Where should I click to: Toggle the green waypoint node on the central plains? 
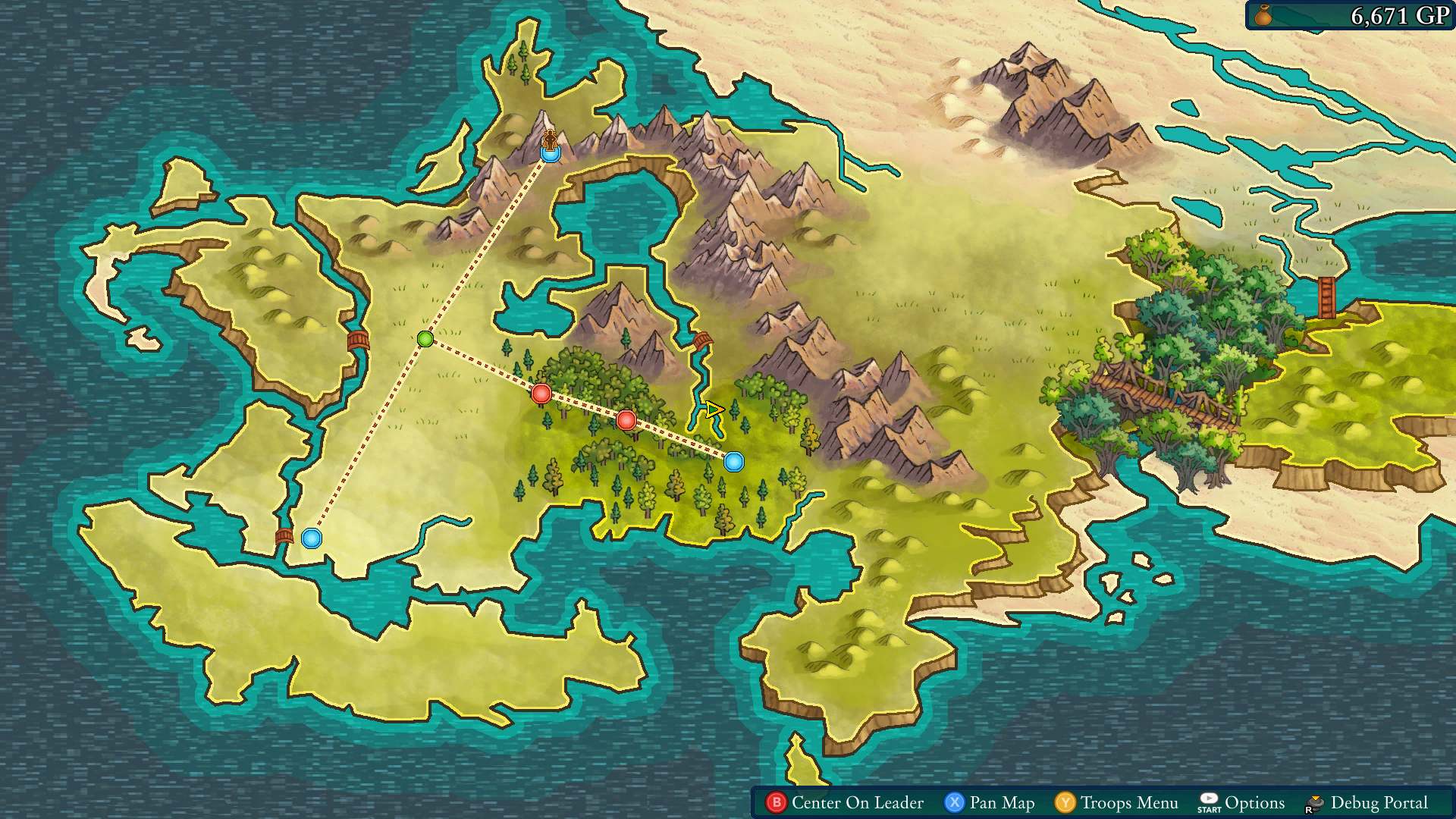point(425,340)
